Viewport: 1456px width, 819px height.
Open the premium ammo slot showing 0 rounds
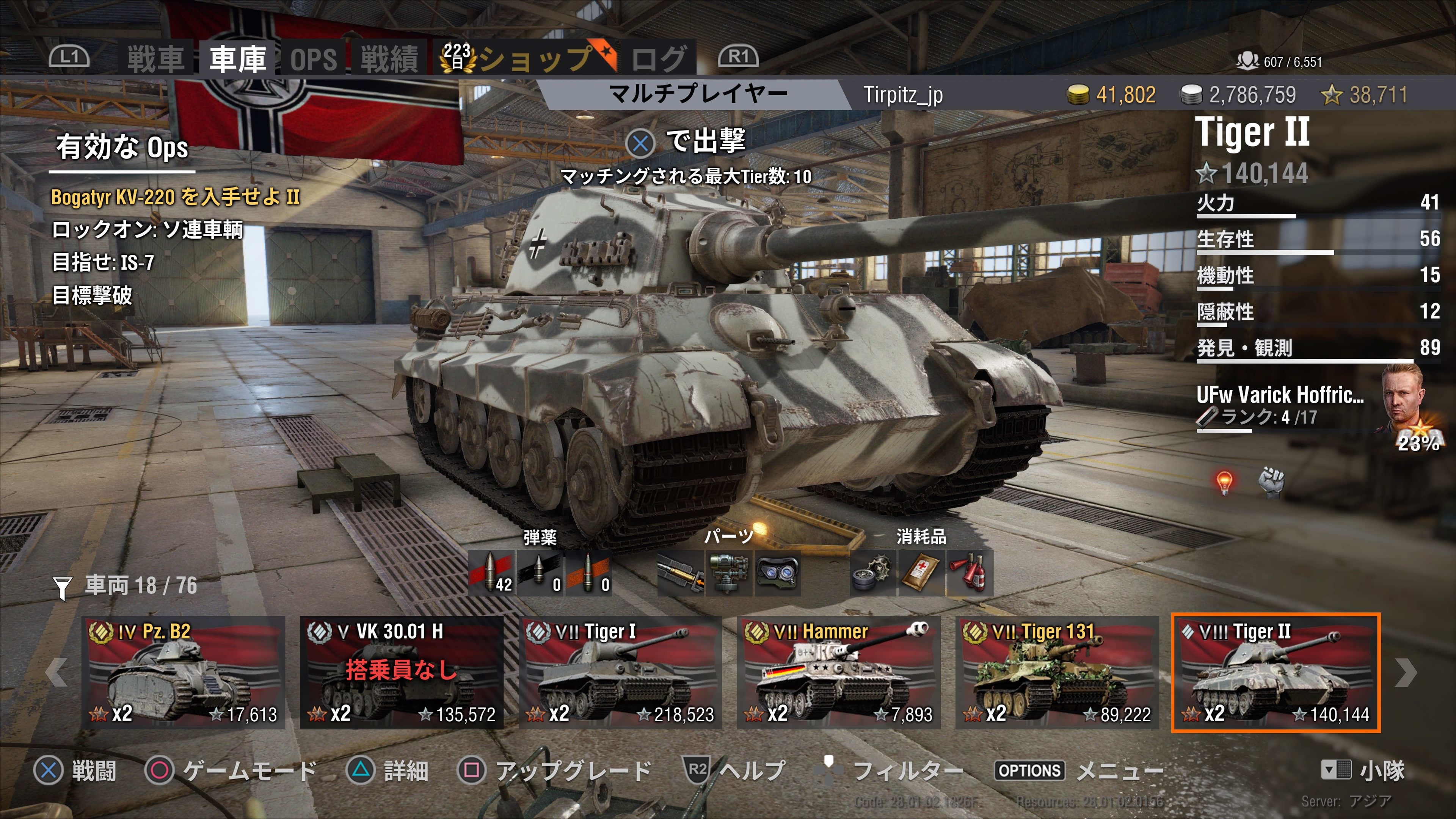(541, 571)
